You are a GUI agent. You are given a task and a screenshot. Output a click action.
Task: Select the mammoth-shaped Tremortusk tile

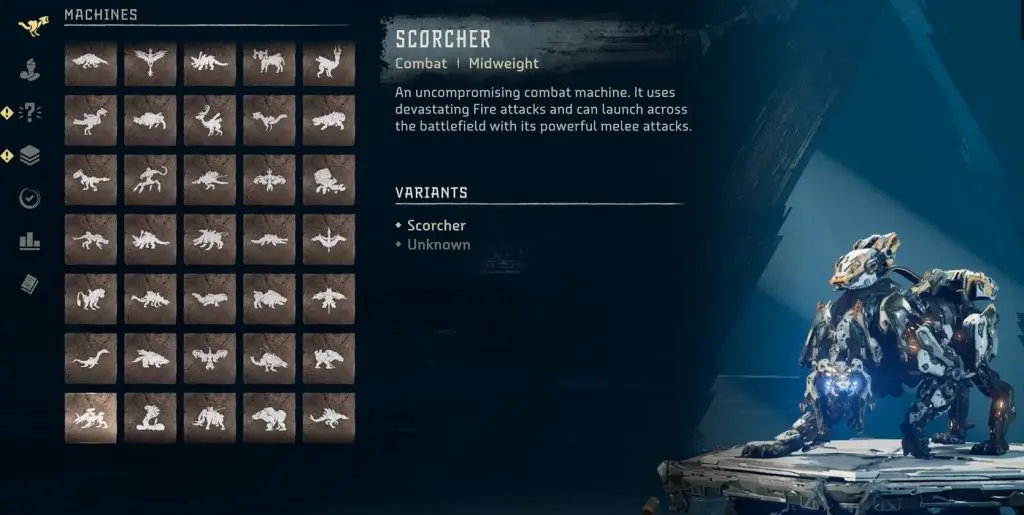(210, 417)
